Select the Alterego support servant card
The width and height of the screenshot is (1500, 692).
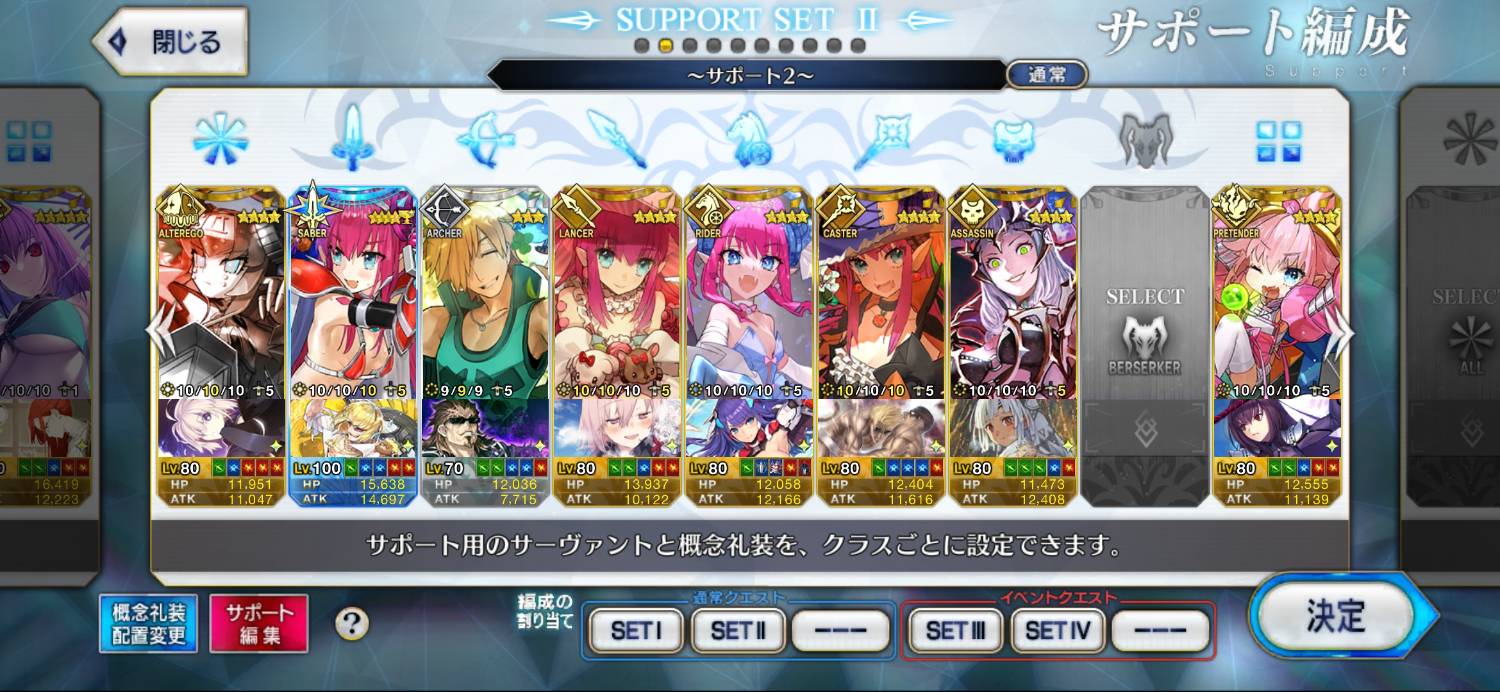pyautogui.click(x=221, y=300)
